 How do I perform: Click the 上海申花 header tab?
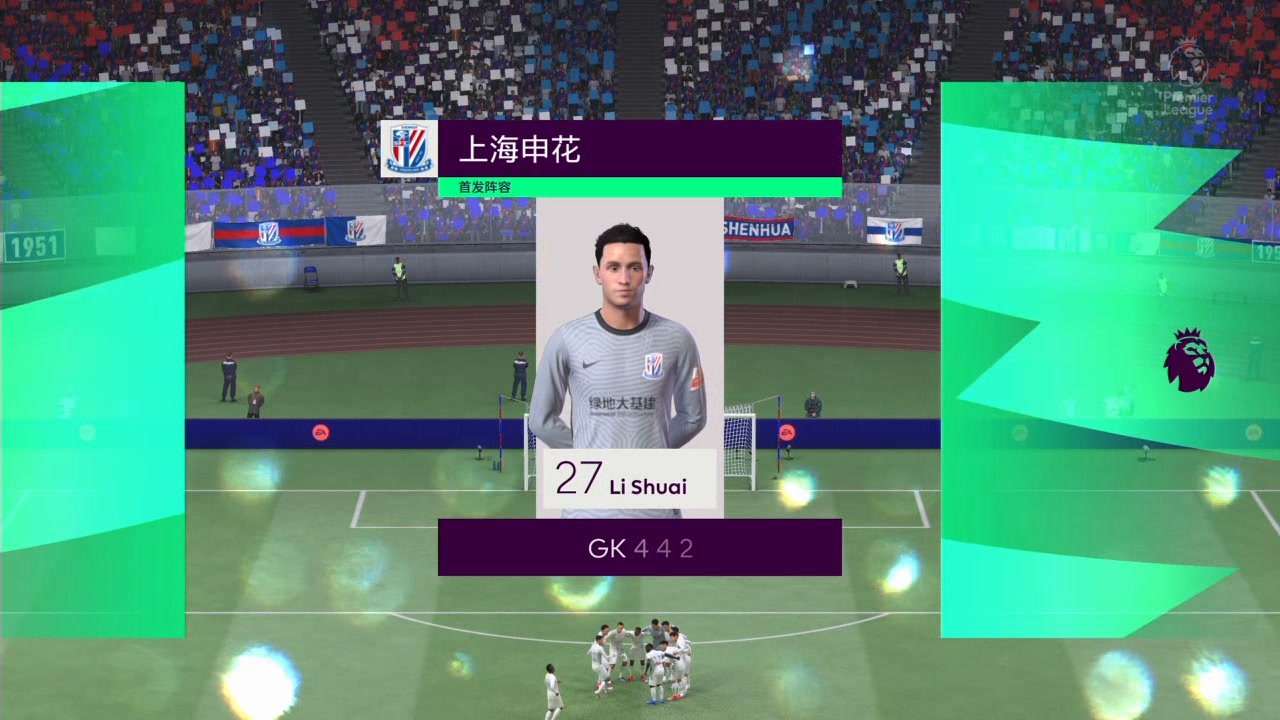(x=640, y=150)
